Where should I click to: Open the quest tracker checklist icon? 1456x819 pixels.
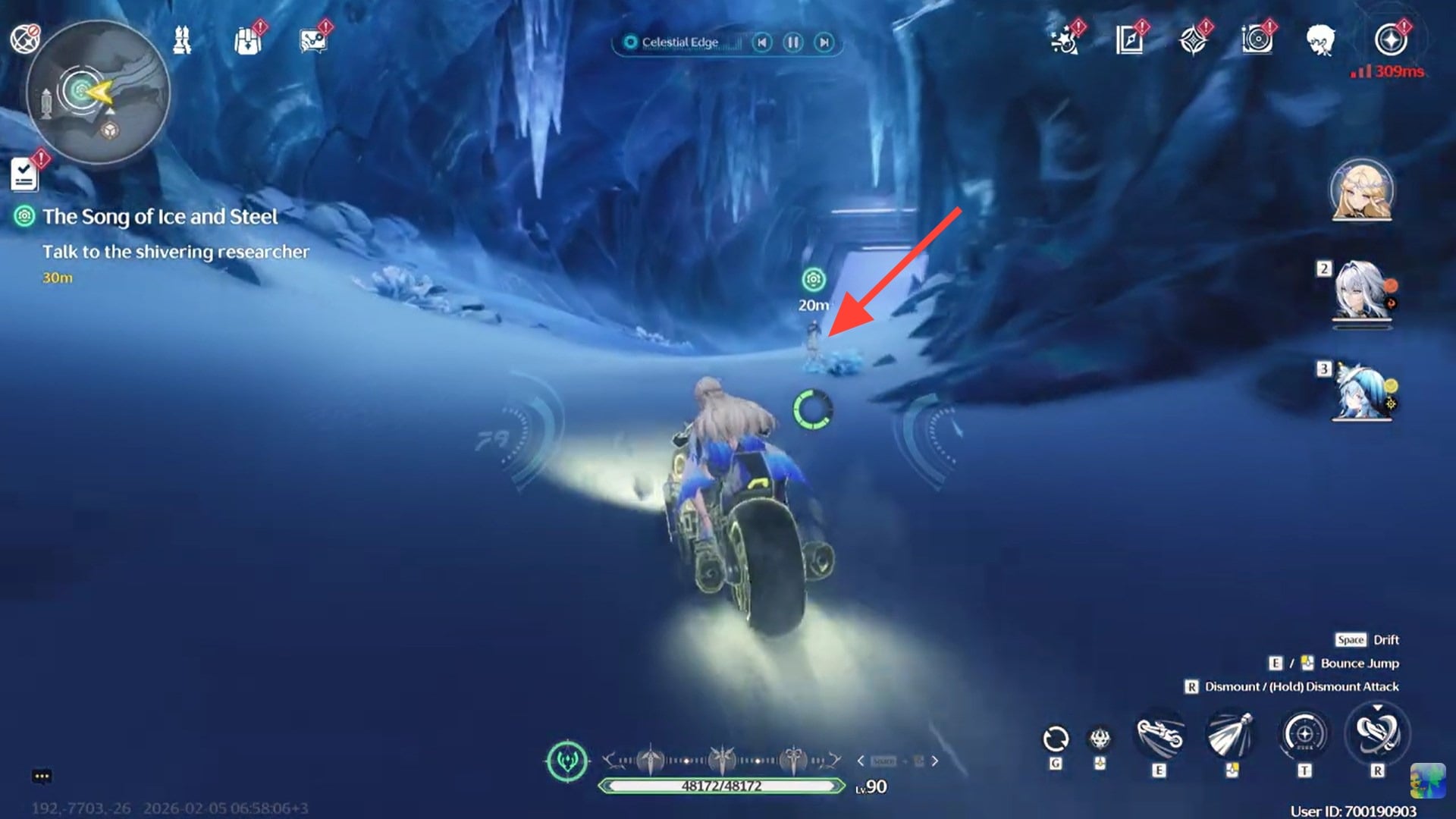(25, 173)
